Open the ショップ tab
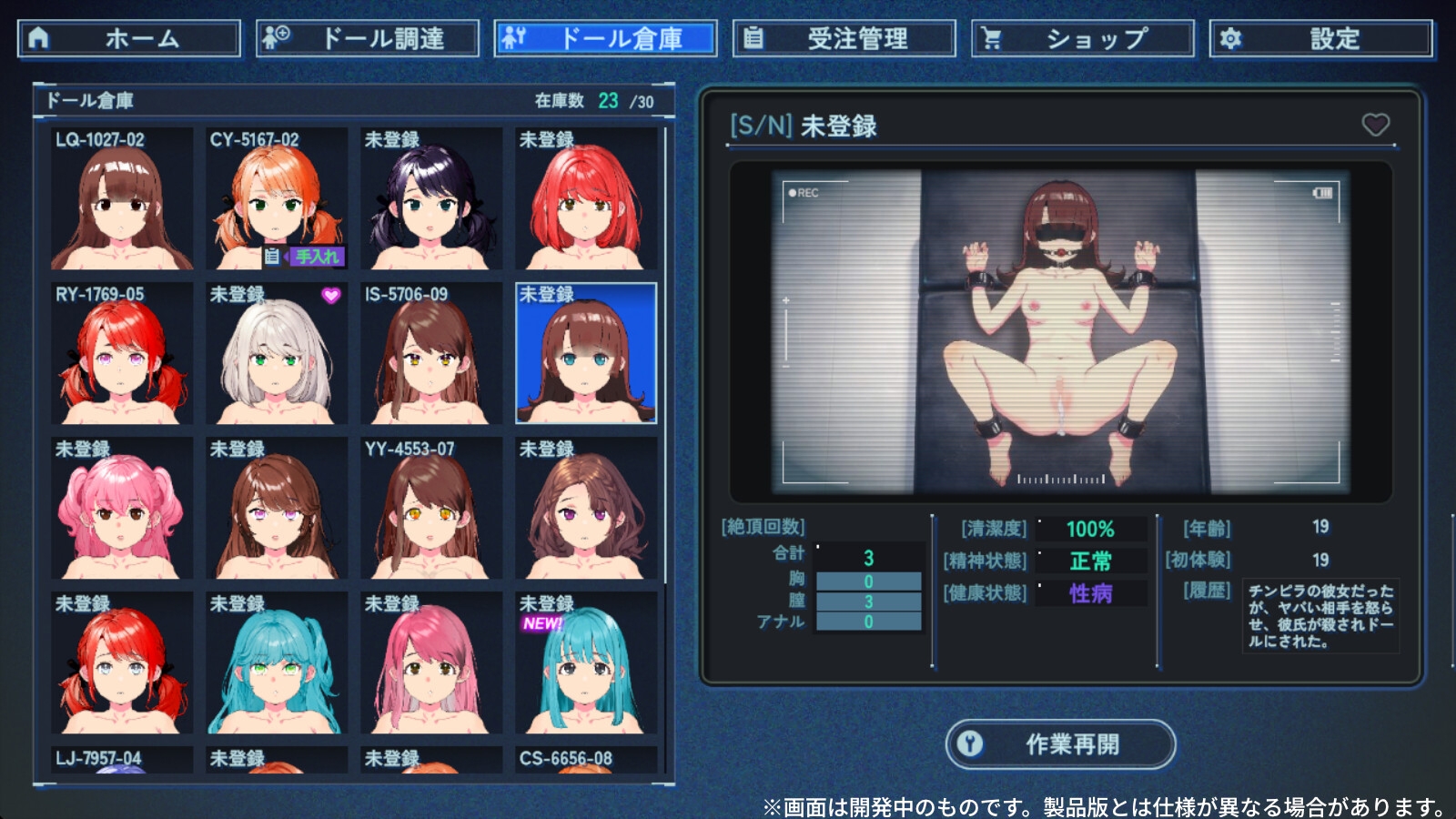The image size is (1456, 819). (x=1083, y=39)
